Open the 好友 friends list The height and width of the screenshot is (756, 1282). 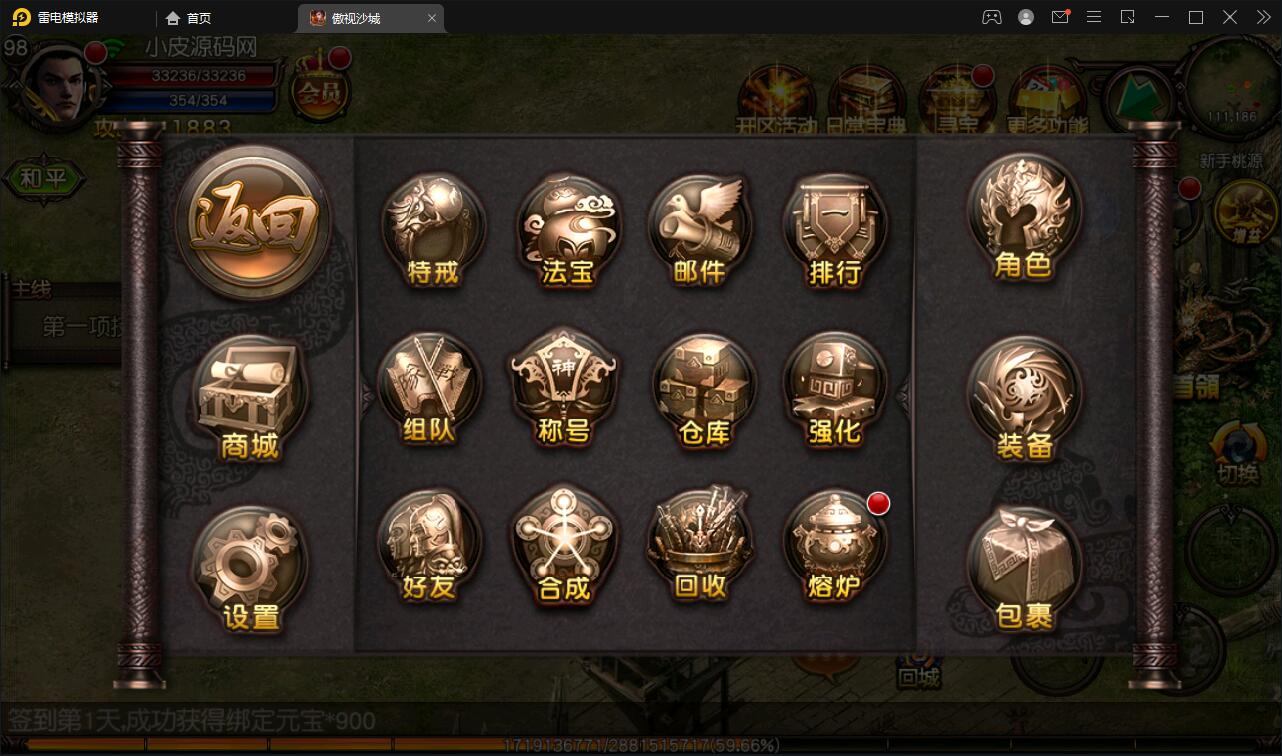pyautogui.click(x=430, y=546)
